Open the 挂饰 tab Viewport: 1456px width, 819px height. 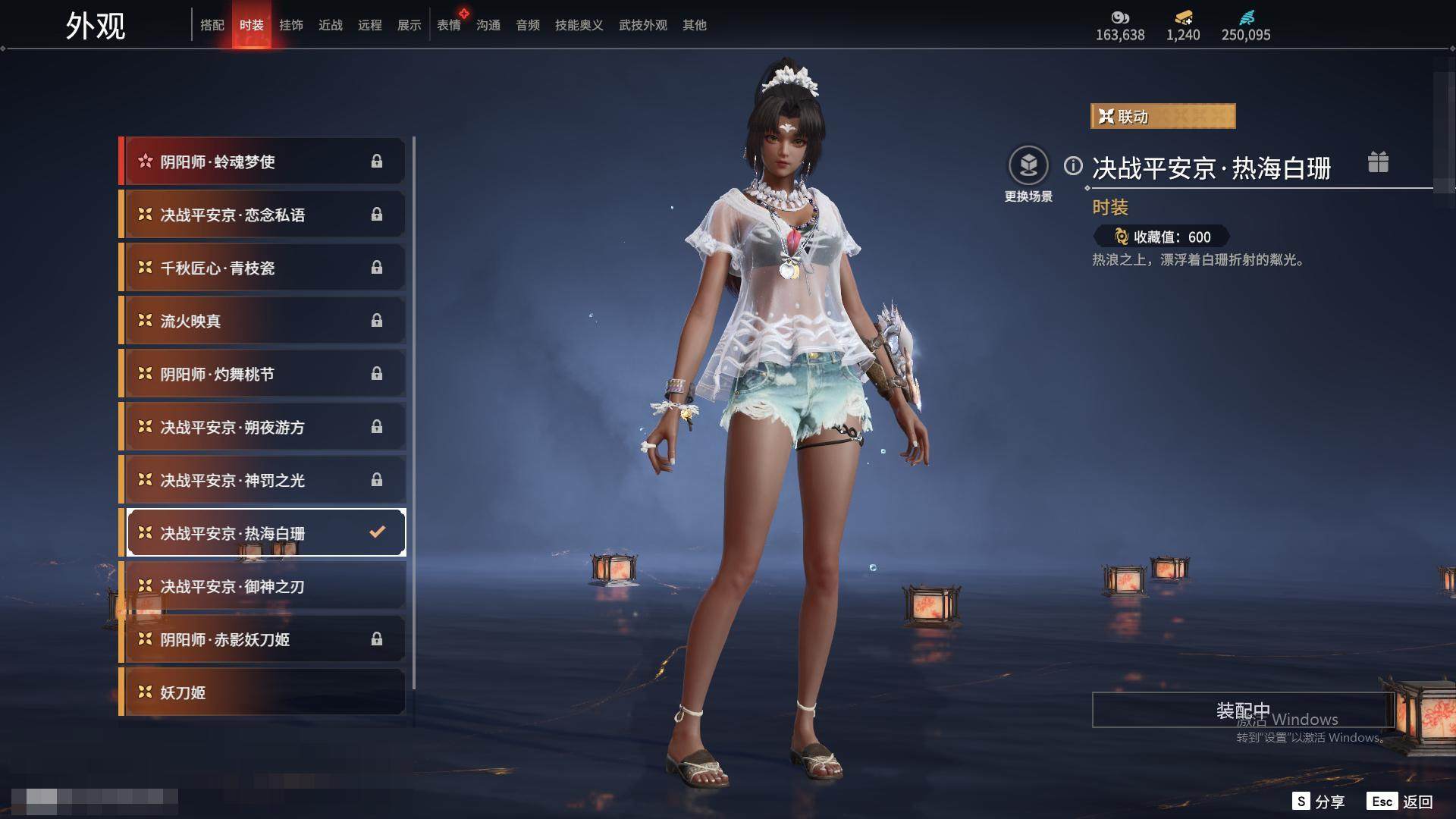[291, 25]
